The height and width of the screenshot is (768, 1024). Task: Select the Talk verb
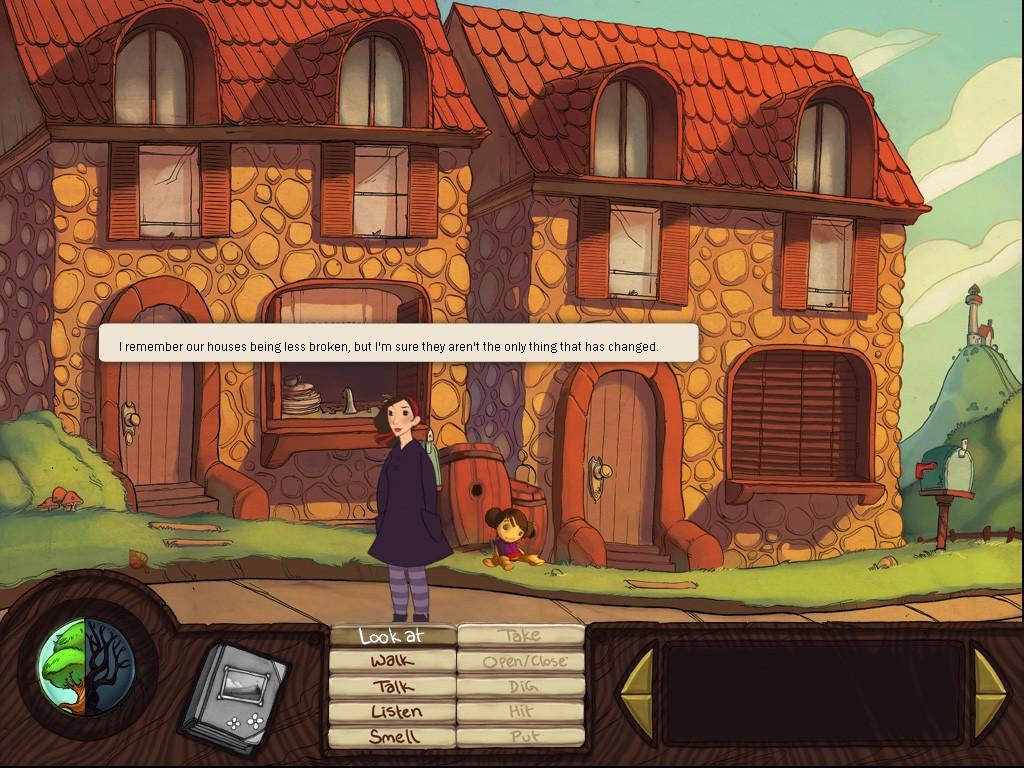coord(392,687)
